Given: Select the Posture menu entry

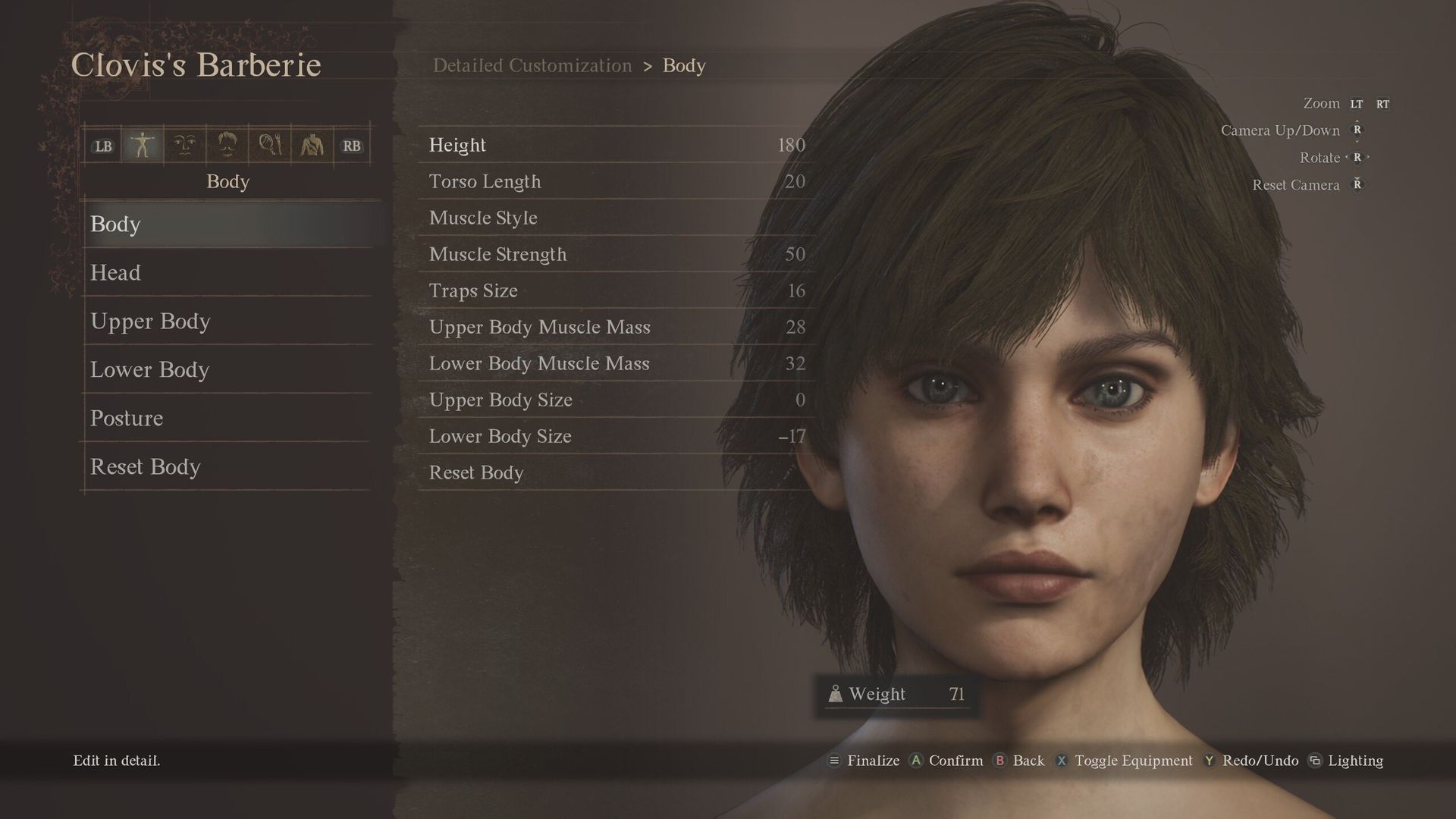Looking at the screenshot, I should coord(127,418).
